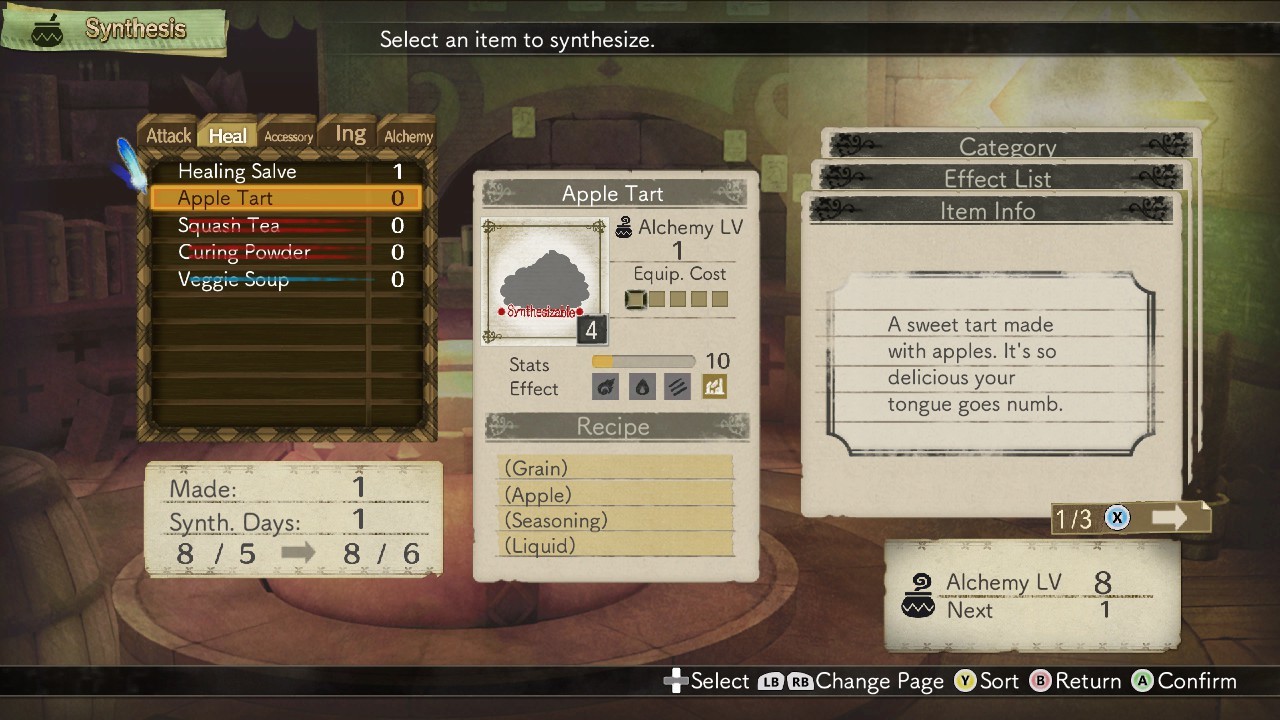Select the slash marks element icon
The image size is (1280, 720).
[677, 387]
